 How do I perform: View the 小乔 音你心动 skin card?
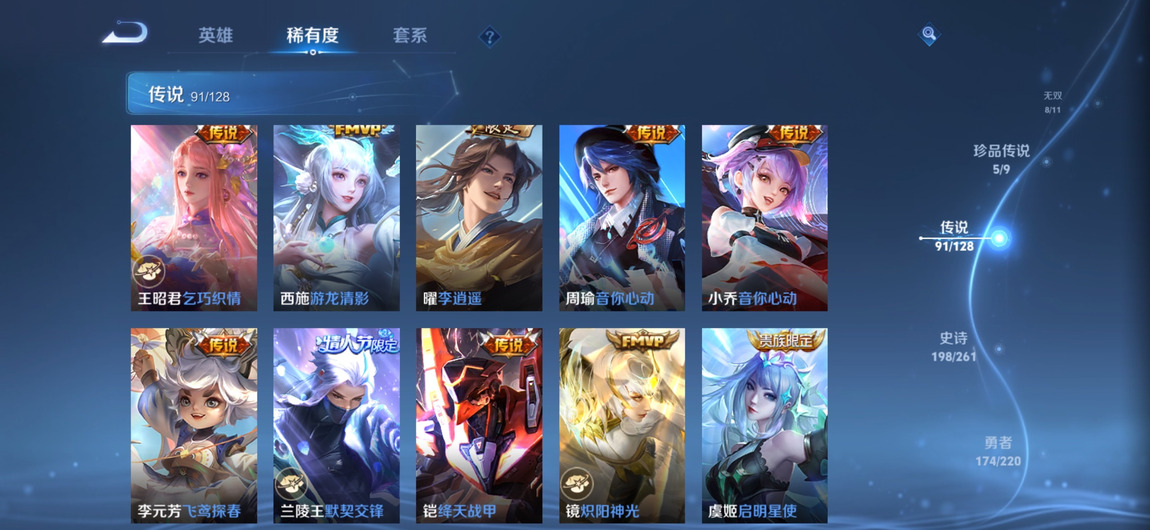[x=764, y=217]
